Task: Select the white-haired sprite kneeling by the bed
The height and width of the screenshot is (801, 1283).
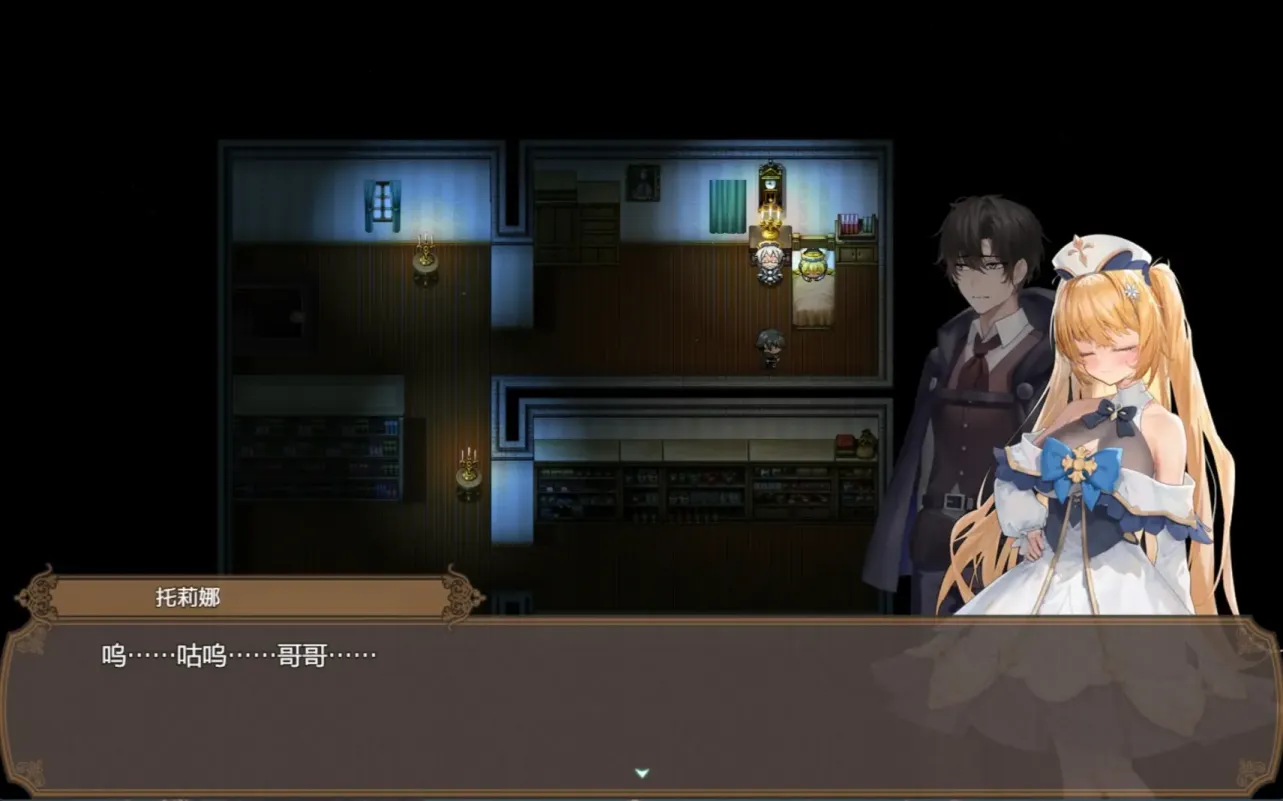Action: (x=768, y=265)
